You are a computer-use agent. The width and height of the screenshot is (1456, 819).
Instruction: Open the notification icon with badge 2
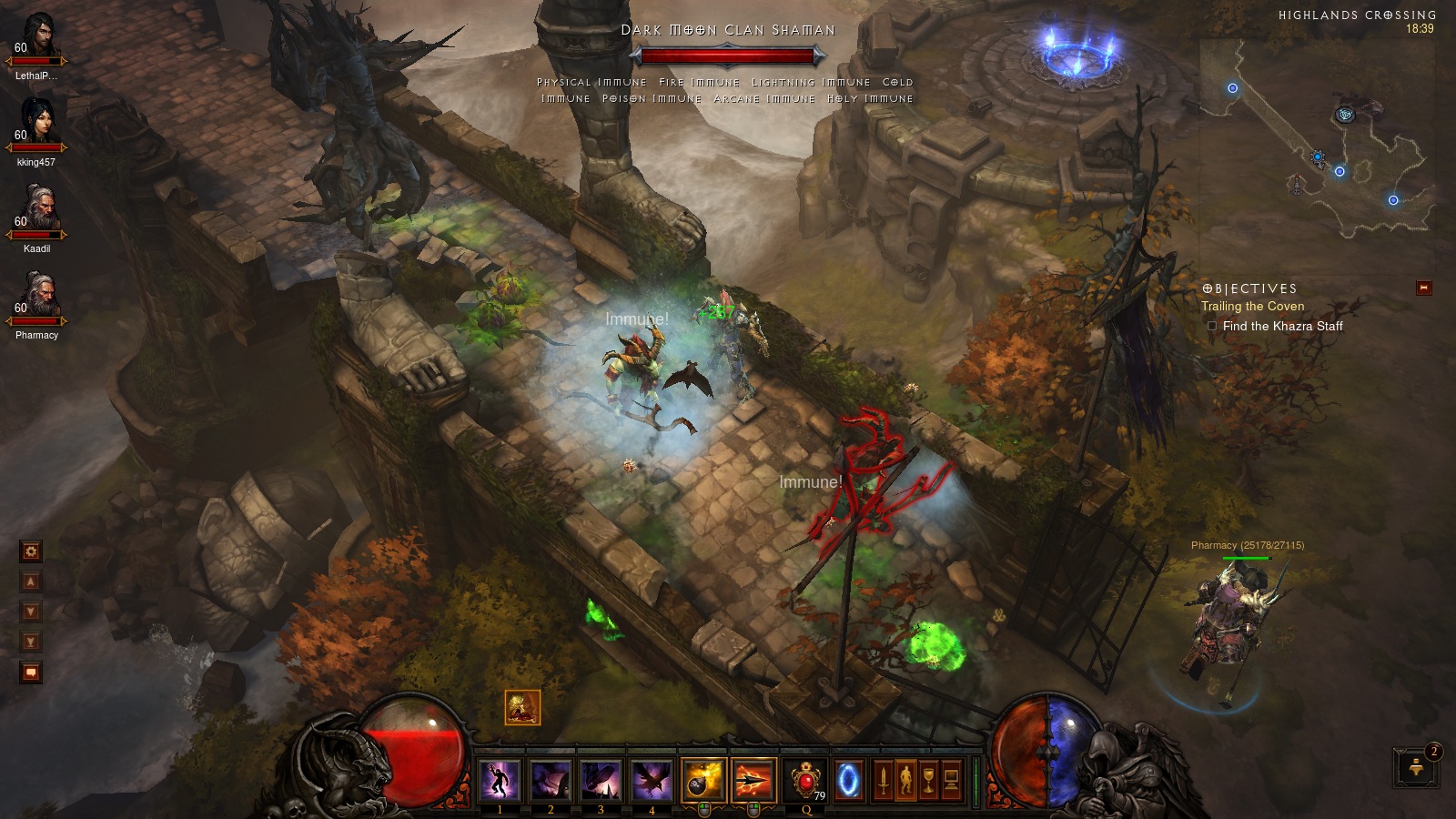(x=1416, y=767)
